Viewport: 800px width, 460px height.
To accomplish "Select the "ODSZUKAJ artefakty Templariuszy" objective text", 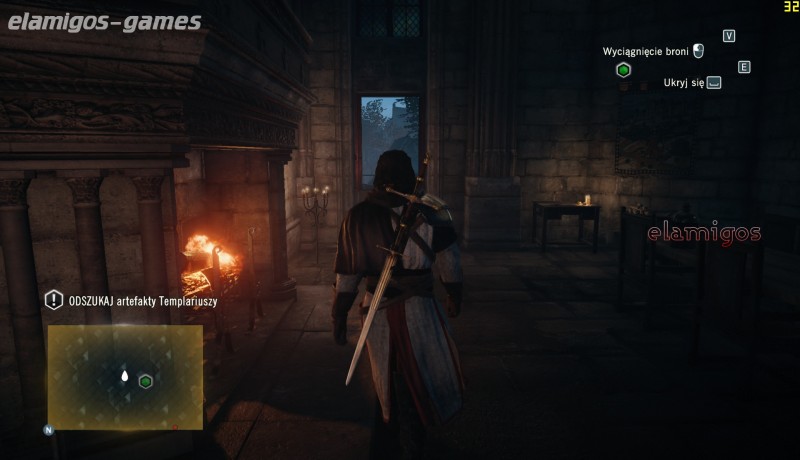I will click(144, 300).
